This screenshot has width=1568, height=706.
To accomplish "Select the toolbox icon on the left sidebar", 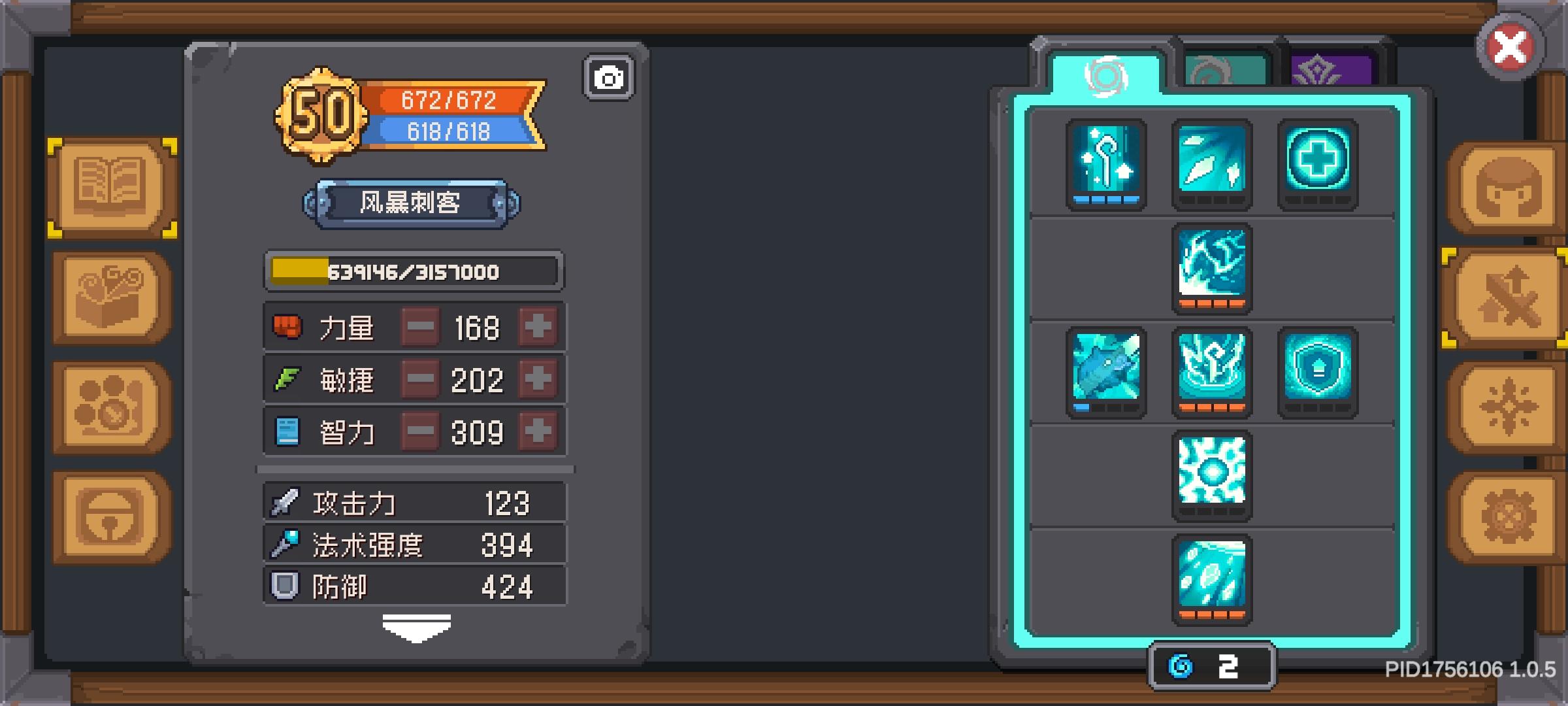I will coord(111,297).
